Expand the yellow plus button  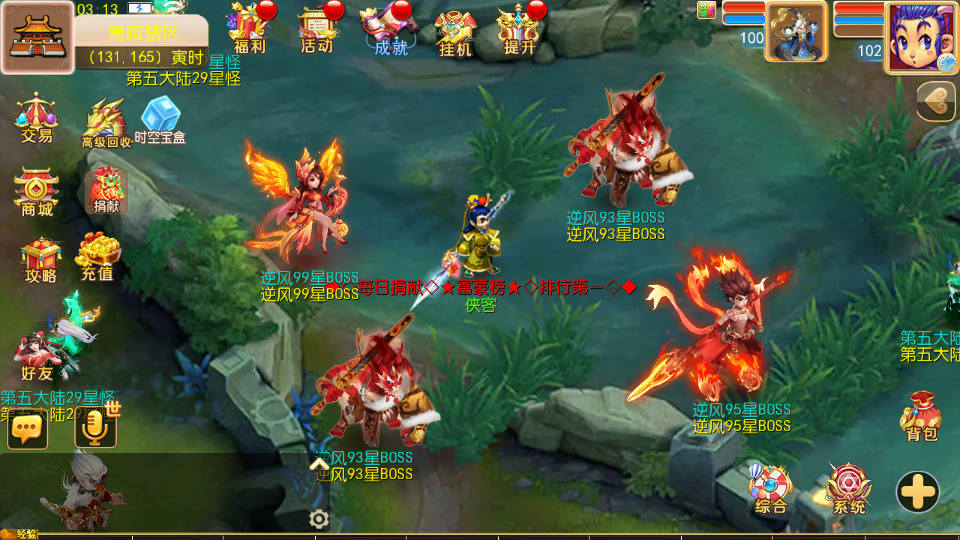pyautogui.click(x=917, y=491)
